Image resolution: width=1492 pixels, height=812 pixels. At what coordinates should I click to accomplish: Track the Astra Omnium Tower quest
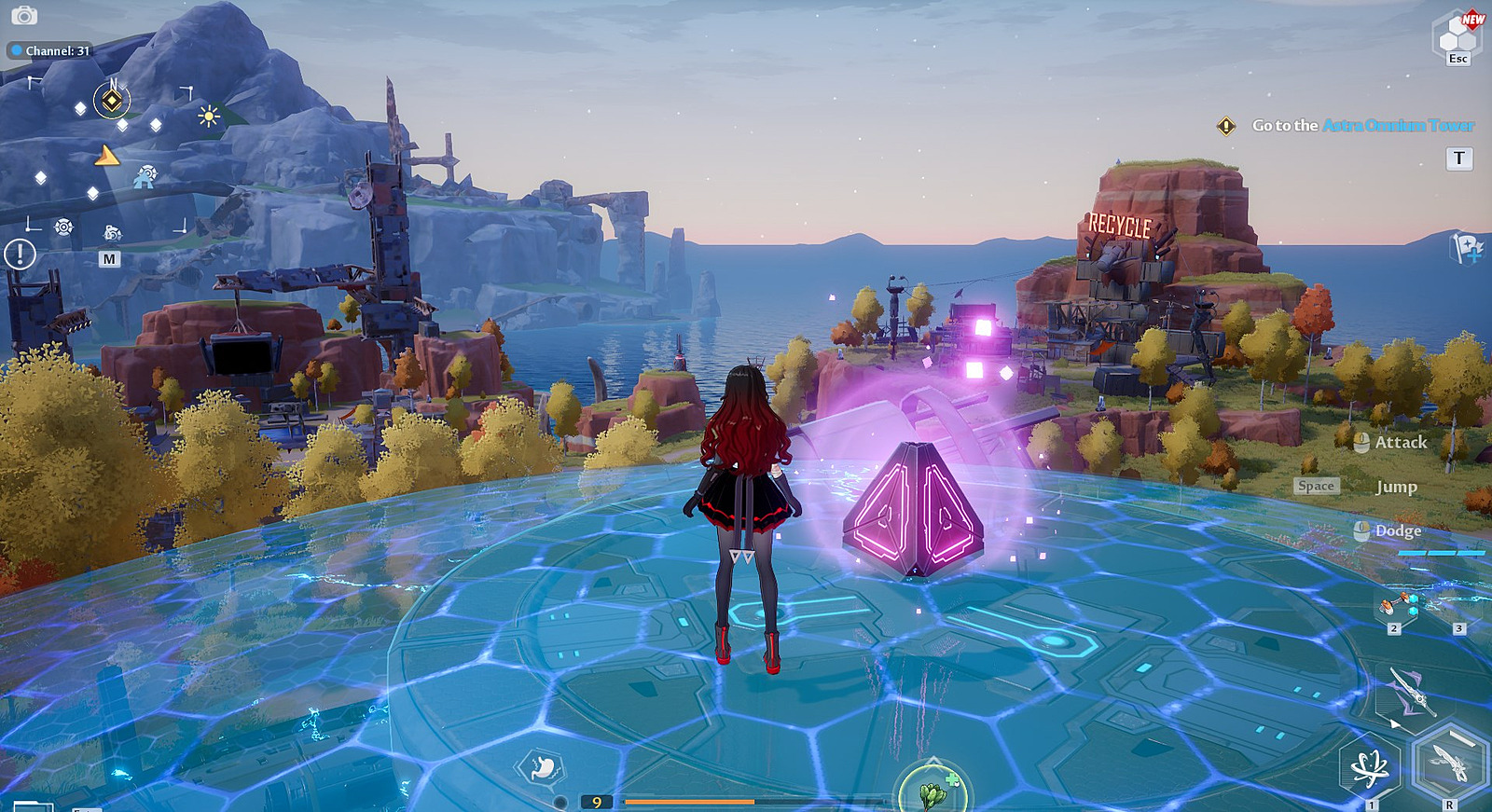point(1362,125)
